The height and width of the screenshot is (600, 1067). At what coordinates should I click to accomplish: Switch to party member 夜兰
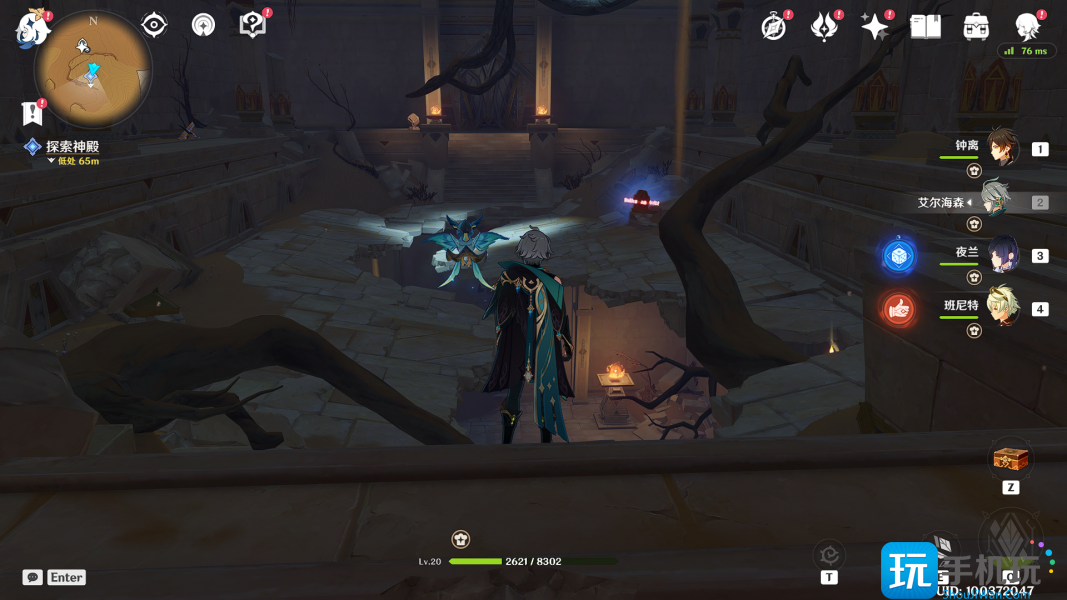[1003, 254]
